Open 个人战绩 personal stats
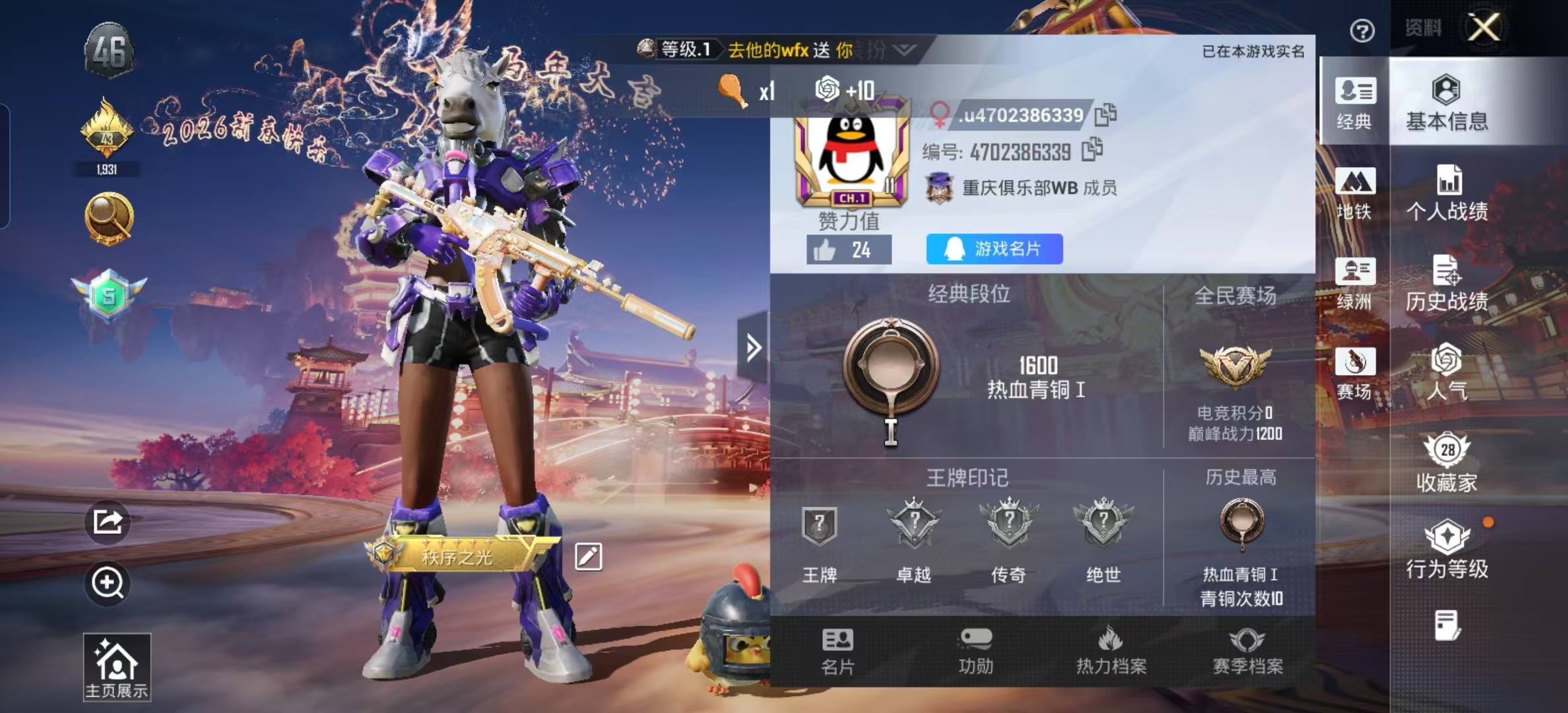The height and width of the screenshot is (713, 1568). point(1447,193)
